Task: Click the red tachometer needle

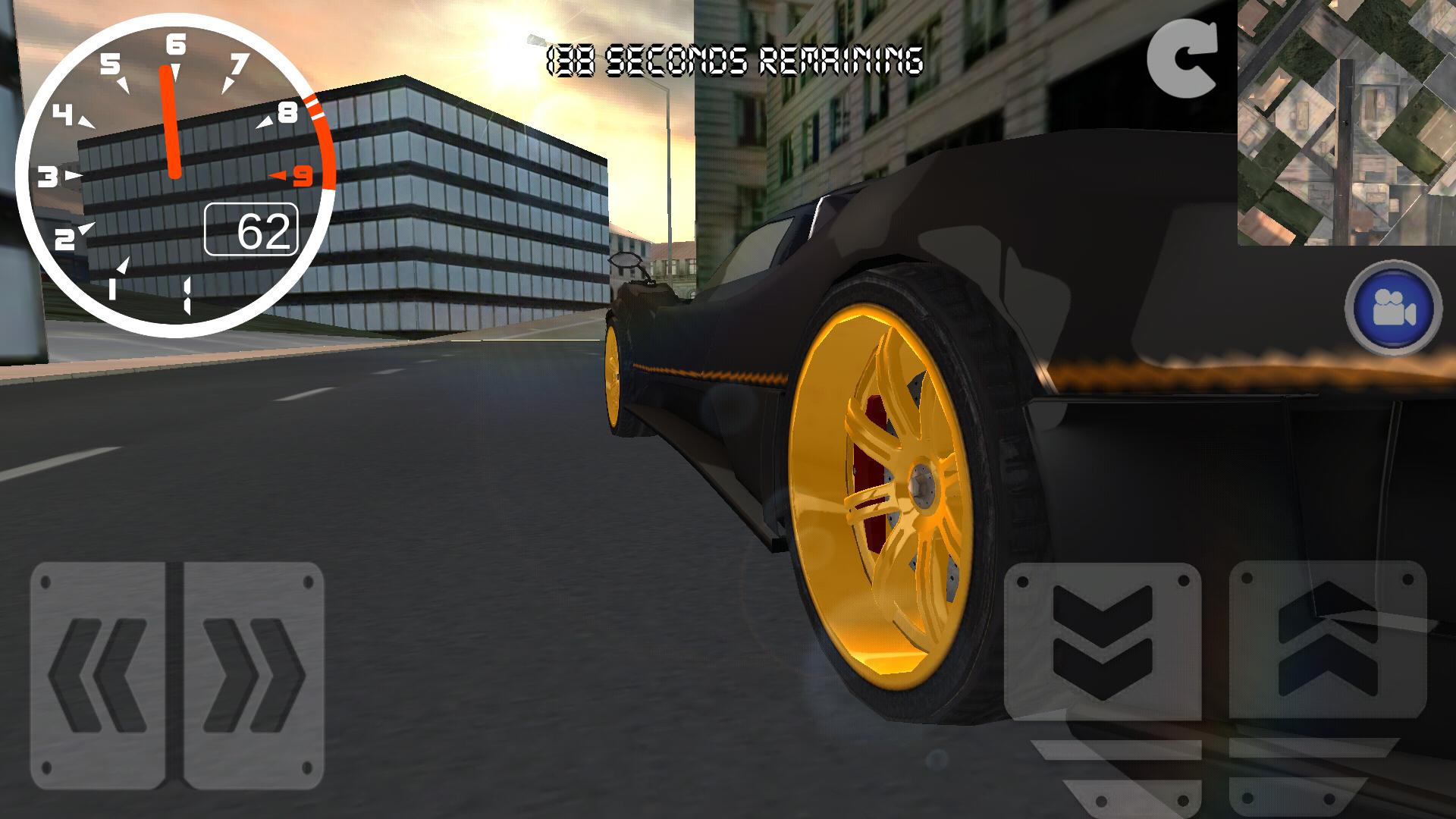Action: tap(171, 121)
